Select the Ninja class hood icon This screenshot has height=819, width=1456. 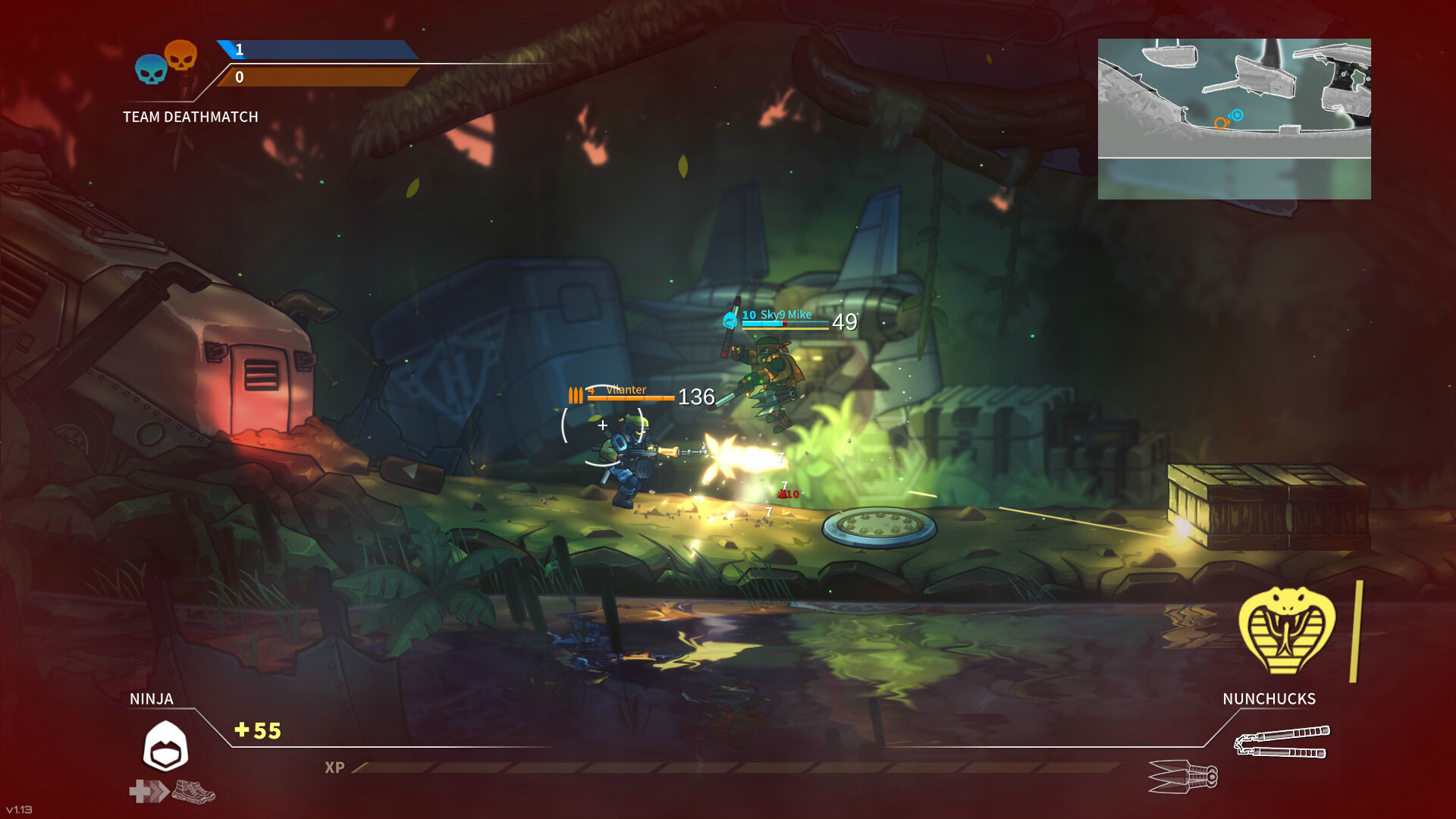(165, 745)
